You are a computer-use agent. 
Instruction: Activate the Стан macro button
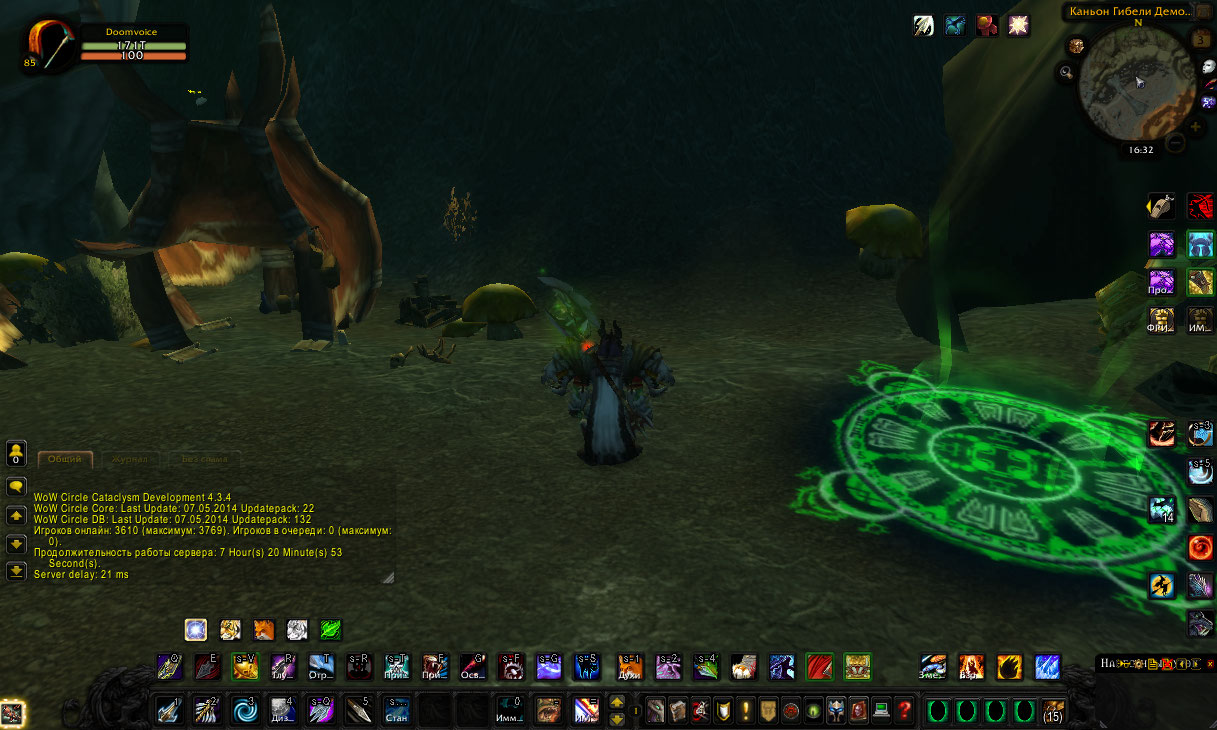click(397, 711)
